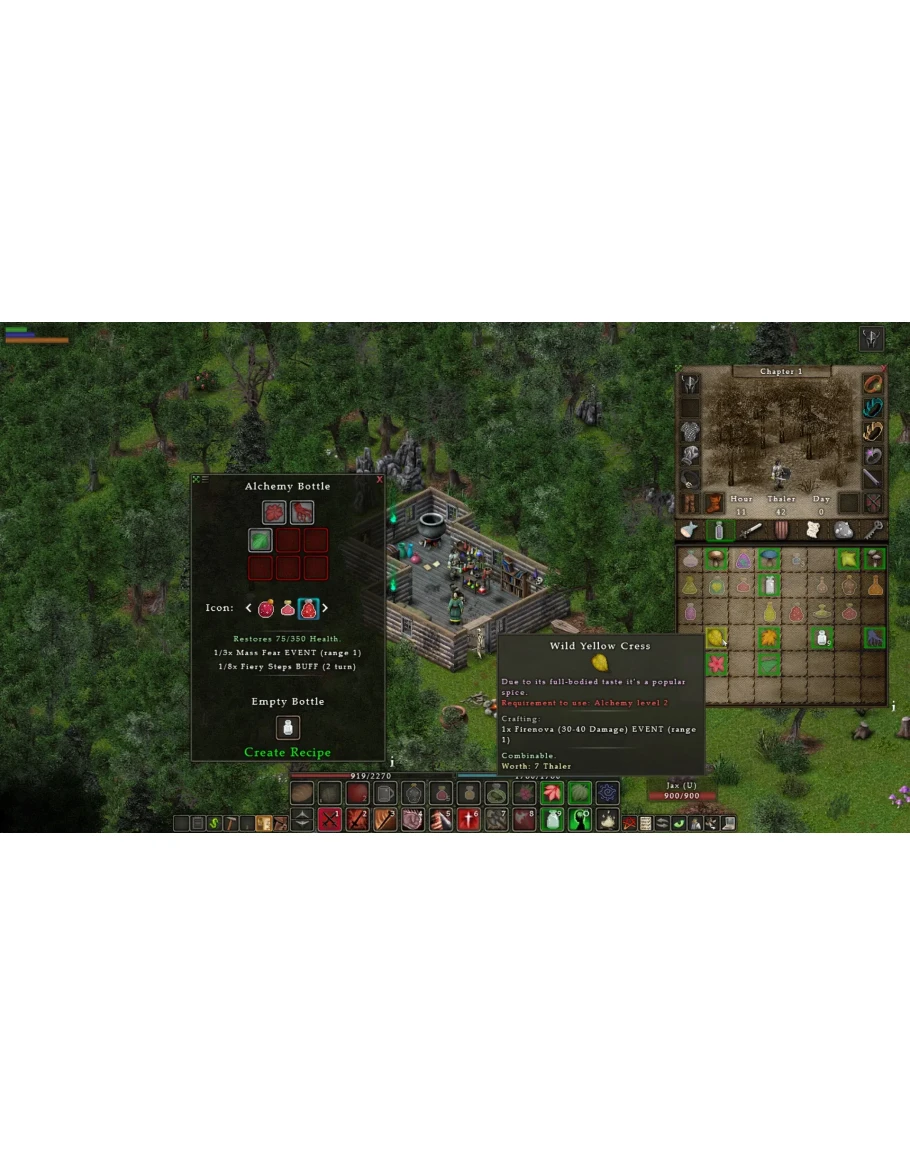Image resolution: width=910 pixels, height=1155 pixels.
Task: Use the crossed swords attack skill
Action: click(x=330, y=821)
